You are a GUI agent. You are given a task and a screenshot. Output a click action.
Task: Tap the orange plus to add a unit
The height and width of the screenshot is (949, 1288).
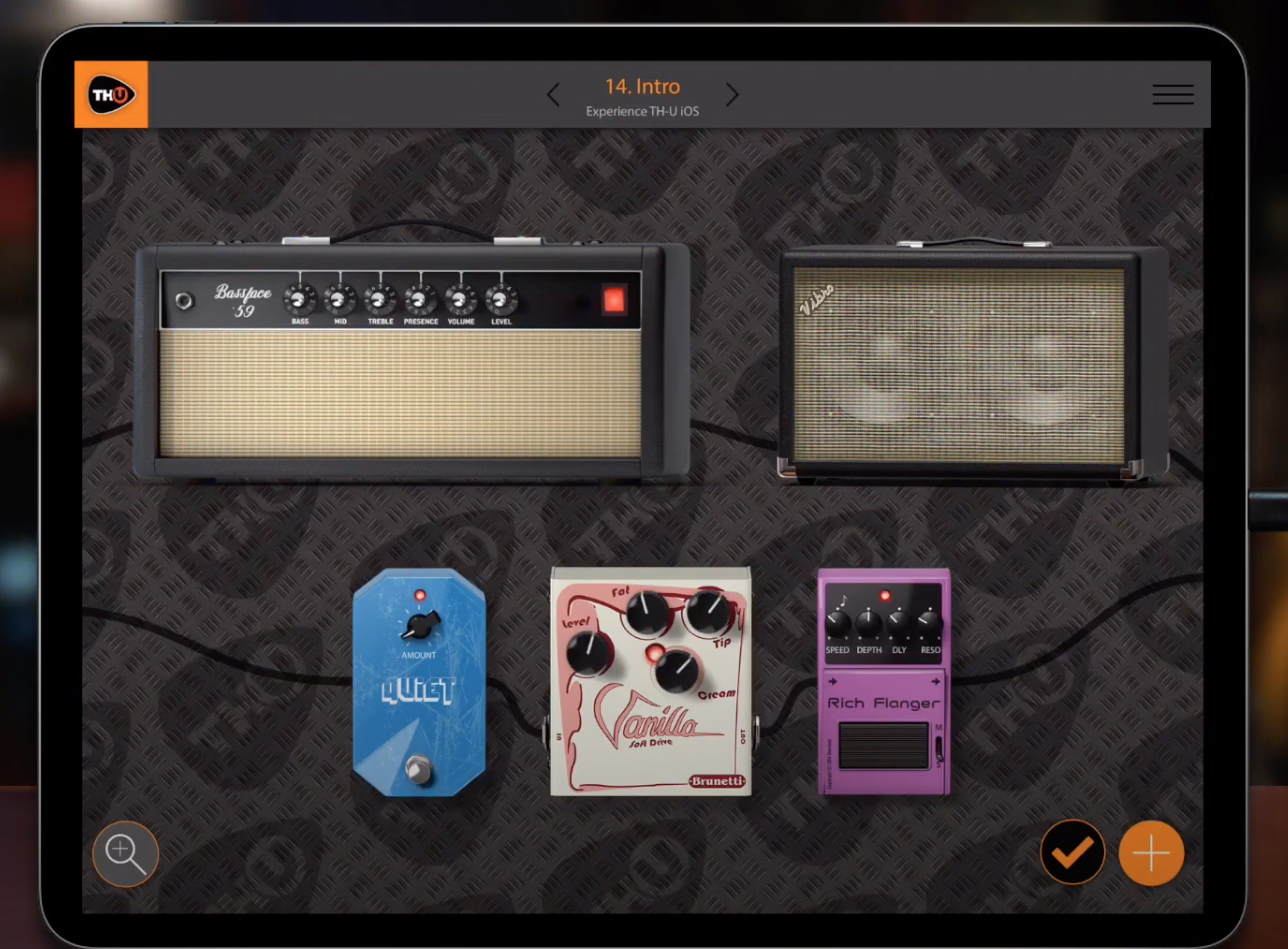1150,853
